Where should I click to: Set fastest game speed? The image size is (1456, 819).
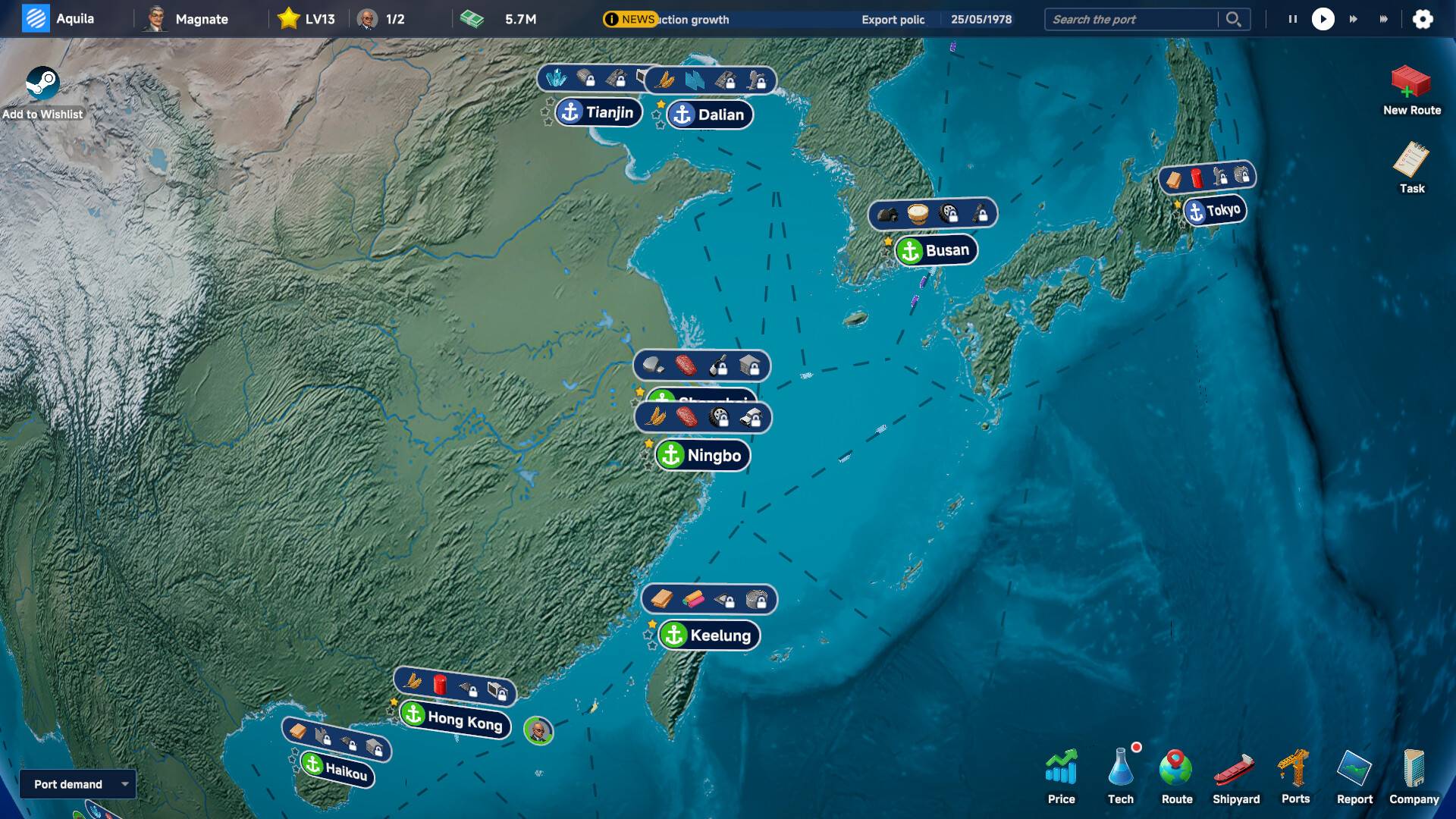(x=1383, y=19)
